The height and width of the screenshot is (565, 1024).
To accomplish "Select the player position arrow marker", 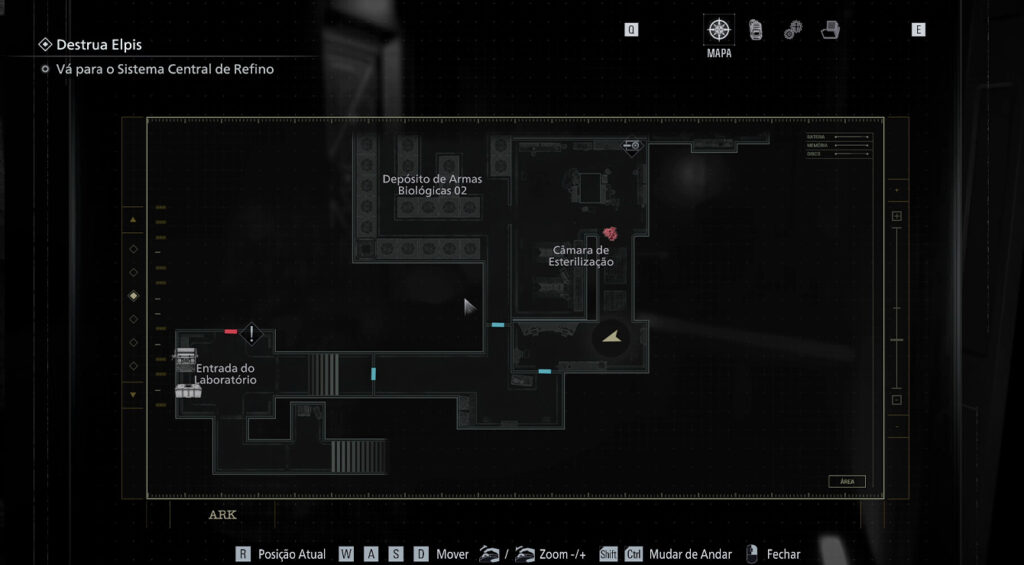I will tap(611, 339).
